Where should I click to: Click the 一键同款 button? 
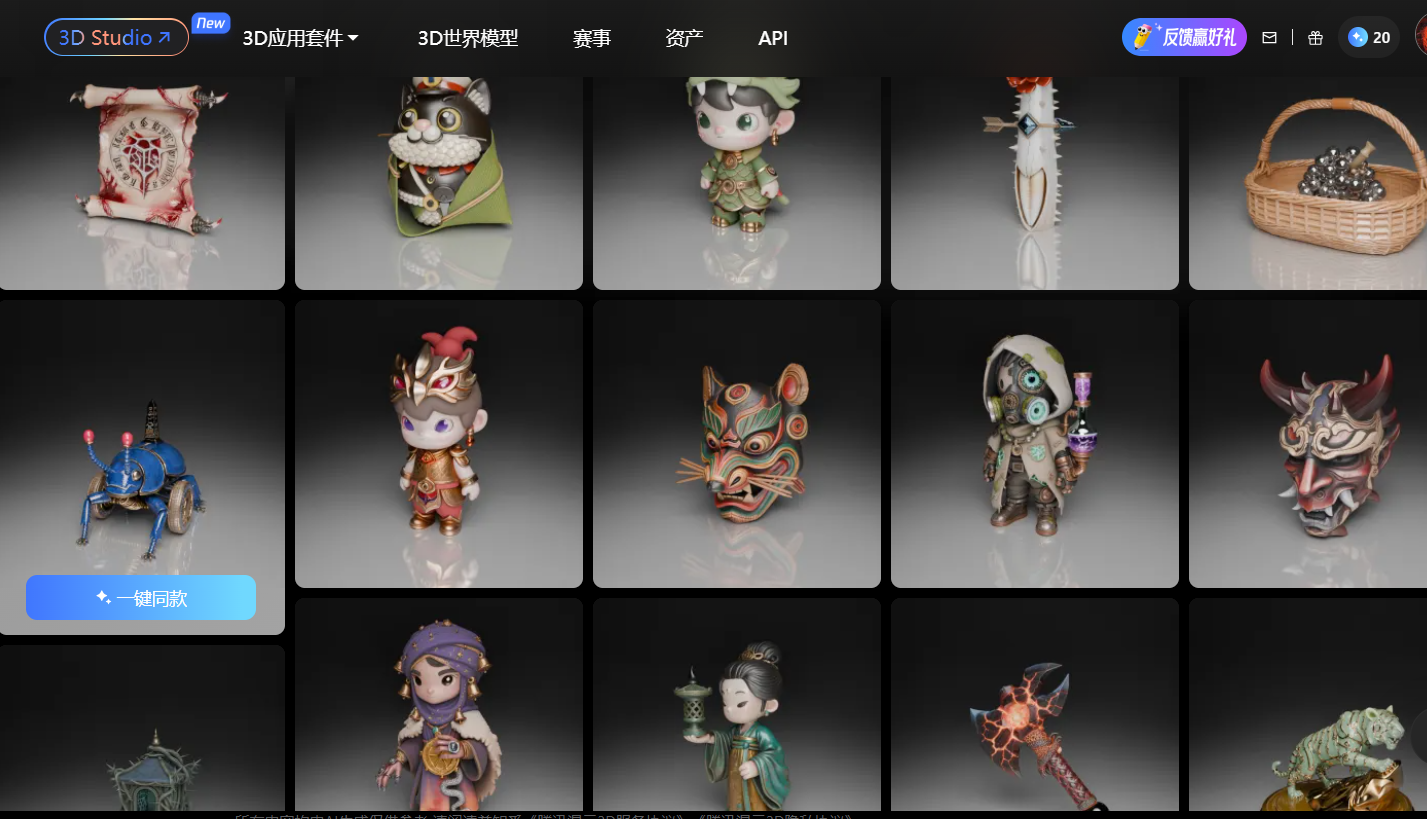click(x=141, y=598)
